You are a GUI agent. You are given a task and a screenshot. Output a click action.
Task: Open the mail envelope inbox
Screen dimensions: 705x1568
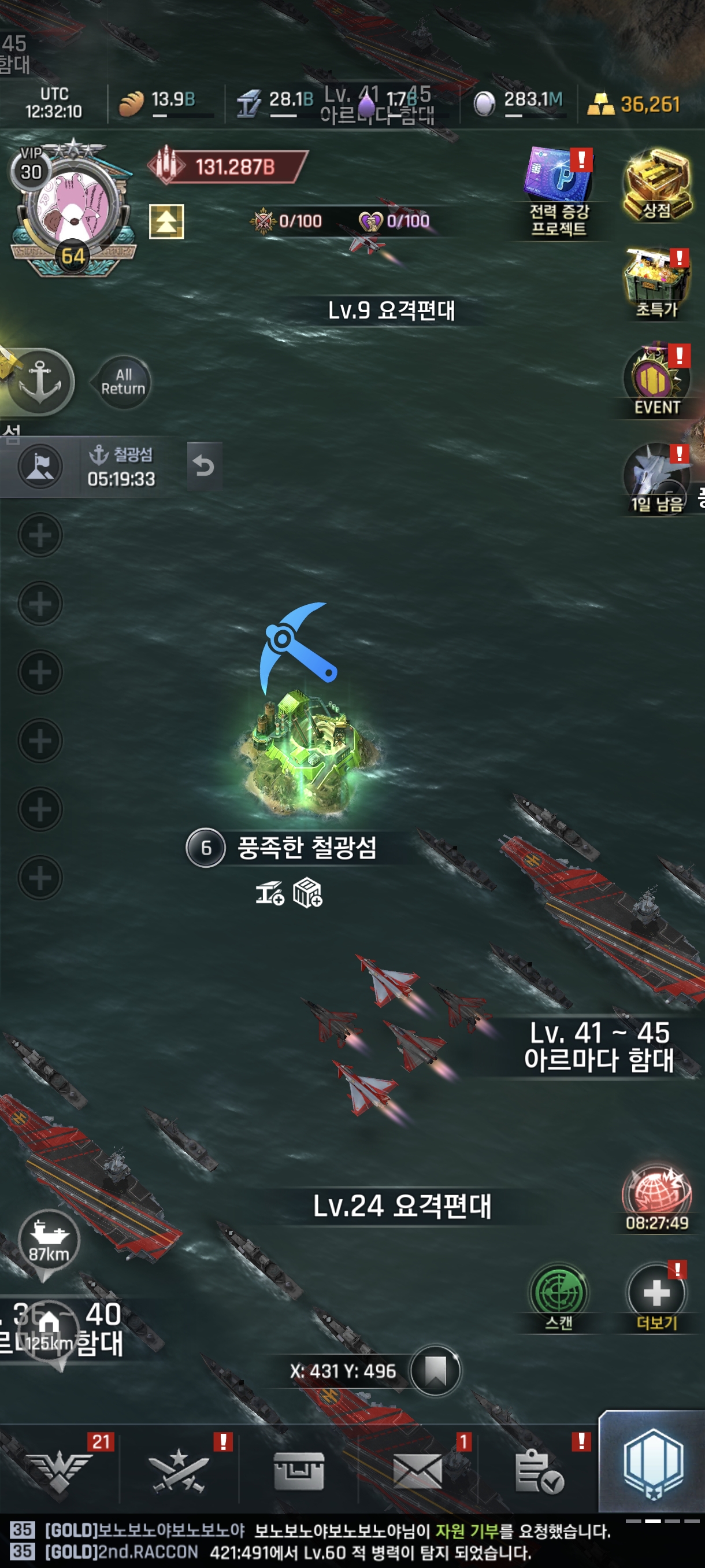(x=417, y=1473)
